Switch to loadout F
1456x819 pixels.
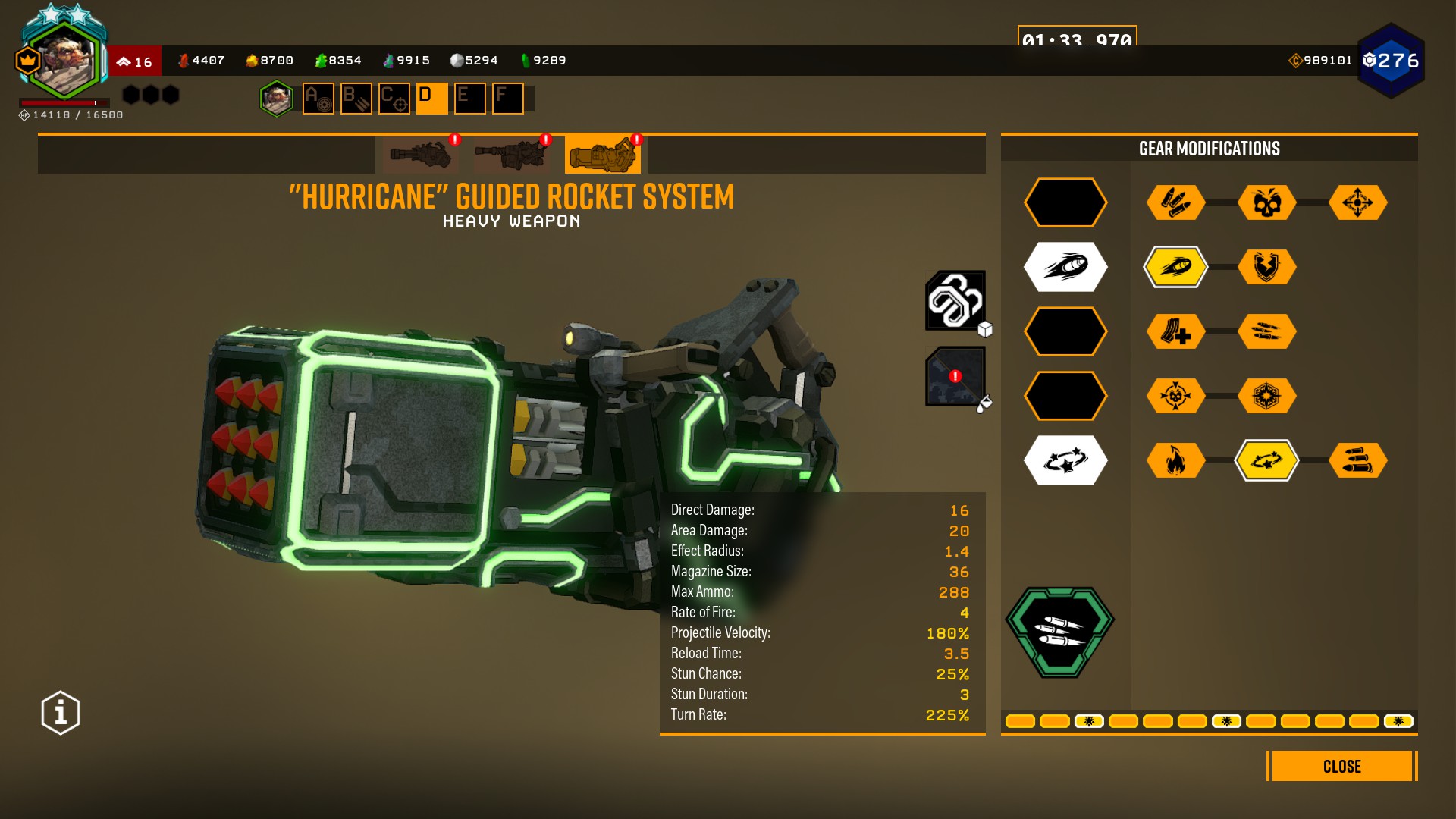(x=507, y=99)
